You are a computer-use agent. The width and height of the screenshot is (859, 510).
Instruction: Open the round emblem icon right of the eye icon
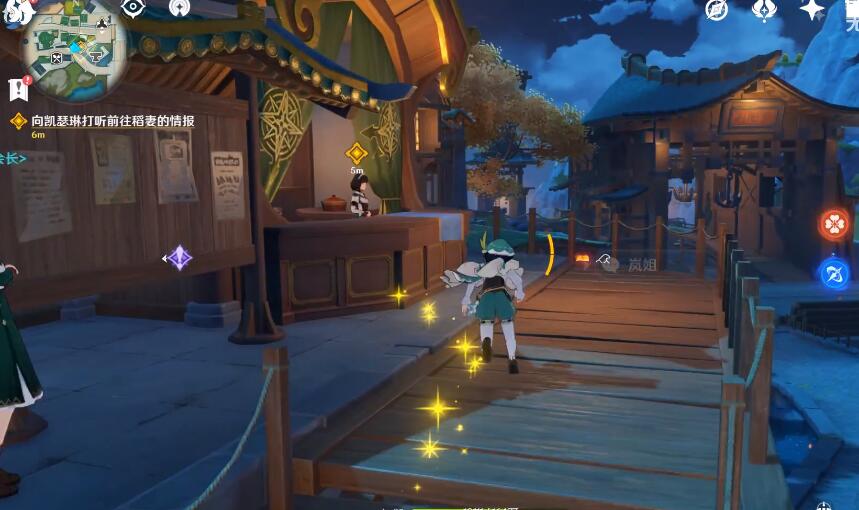(x=180, y=8)
